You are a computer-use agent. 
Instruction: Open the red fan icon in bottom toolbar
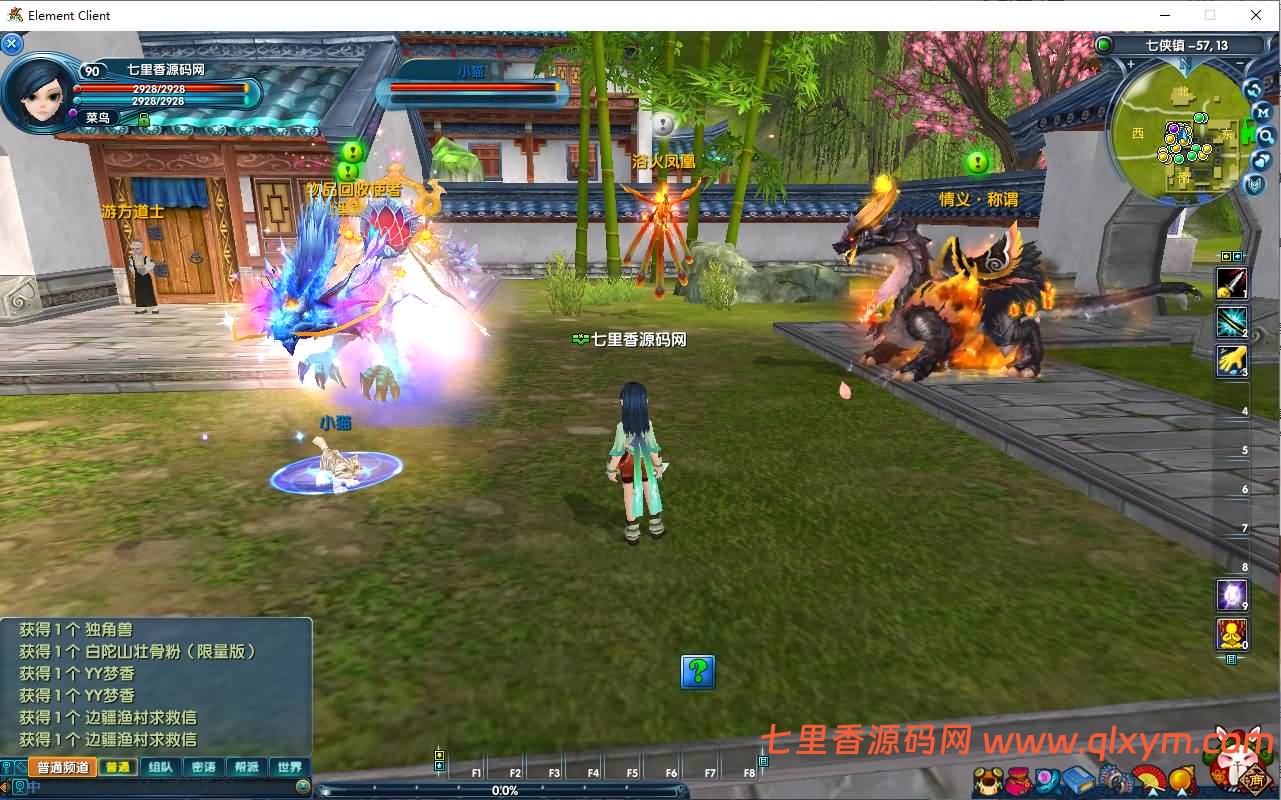point(1149,780)
